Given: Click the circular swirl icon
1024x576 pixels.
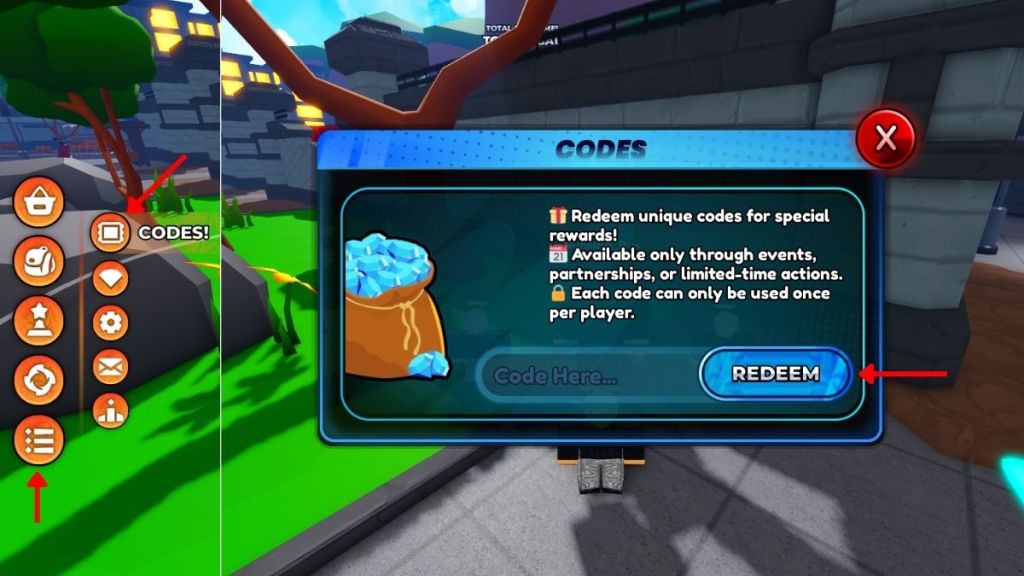Looking at the screenshot, I should (x=39, y=380).
